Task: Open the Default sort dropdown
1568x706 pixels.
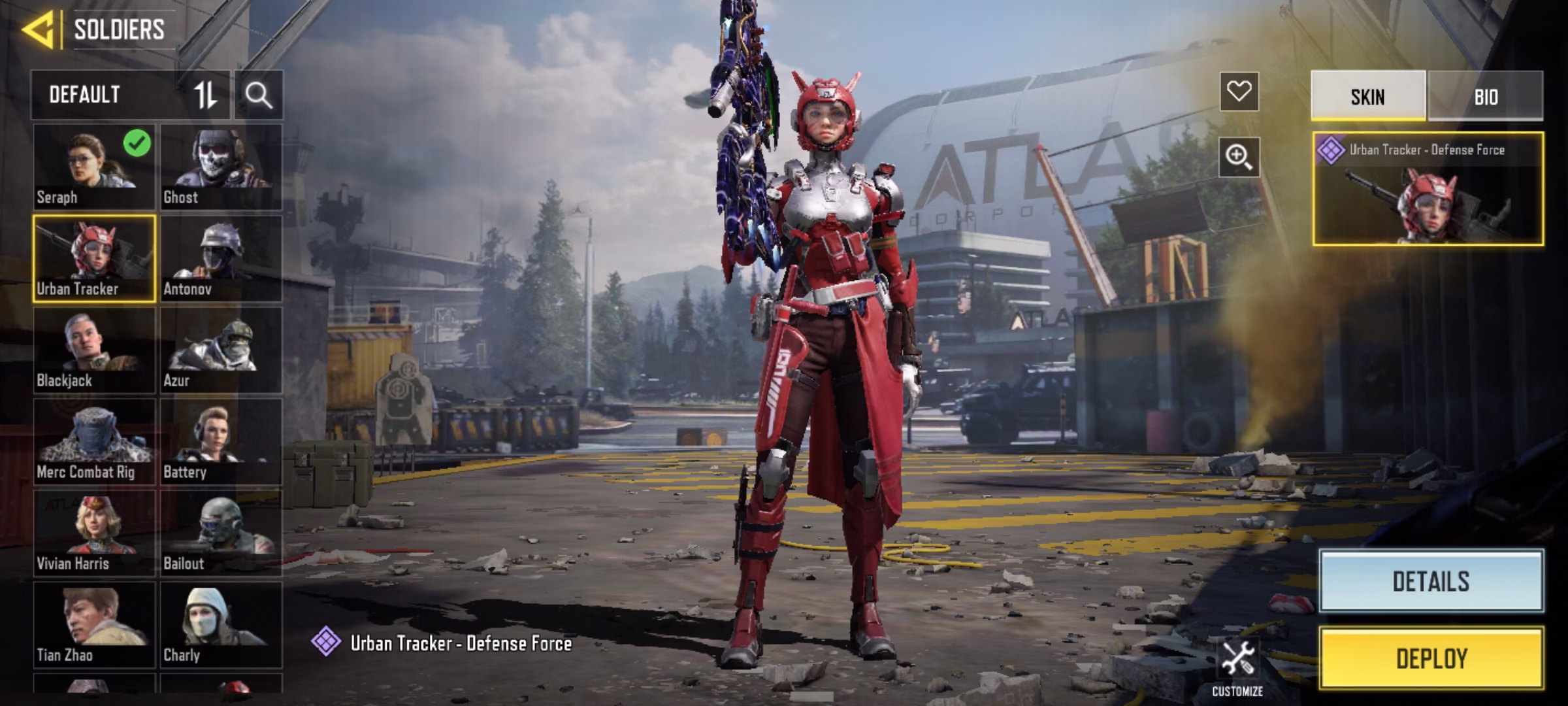Action: point(129,95)
